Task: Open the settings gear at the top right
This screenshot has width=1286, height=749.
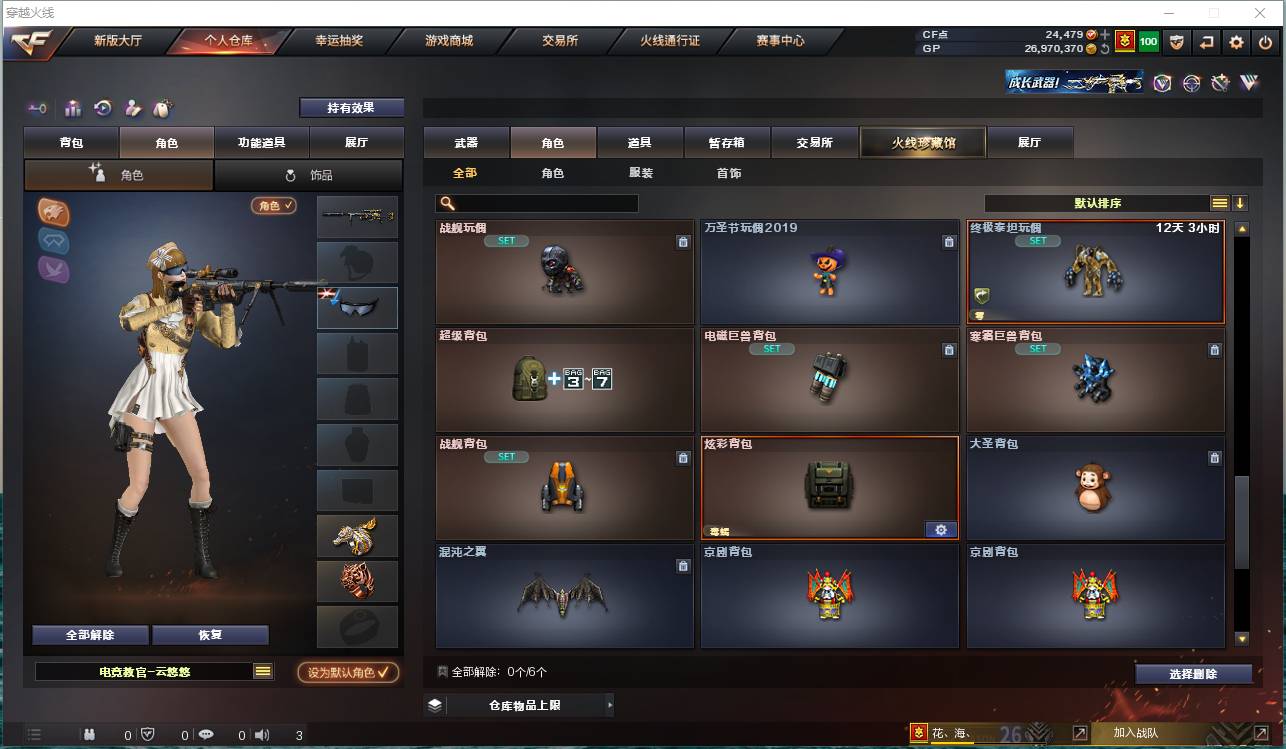Action: point(1235,44)
